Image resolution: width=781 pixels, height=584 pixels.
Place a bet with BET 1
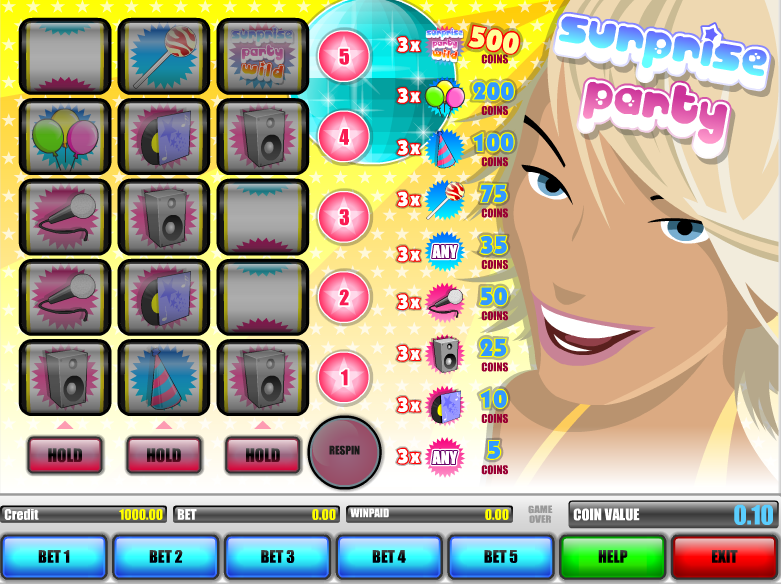tap(54, 556)
